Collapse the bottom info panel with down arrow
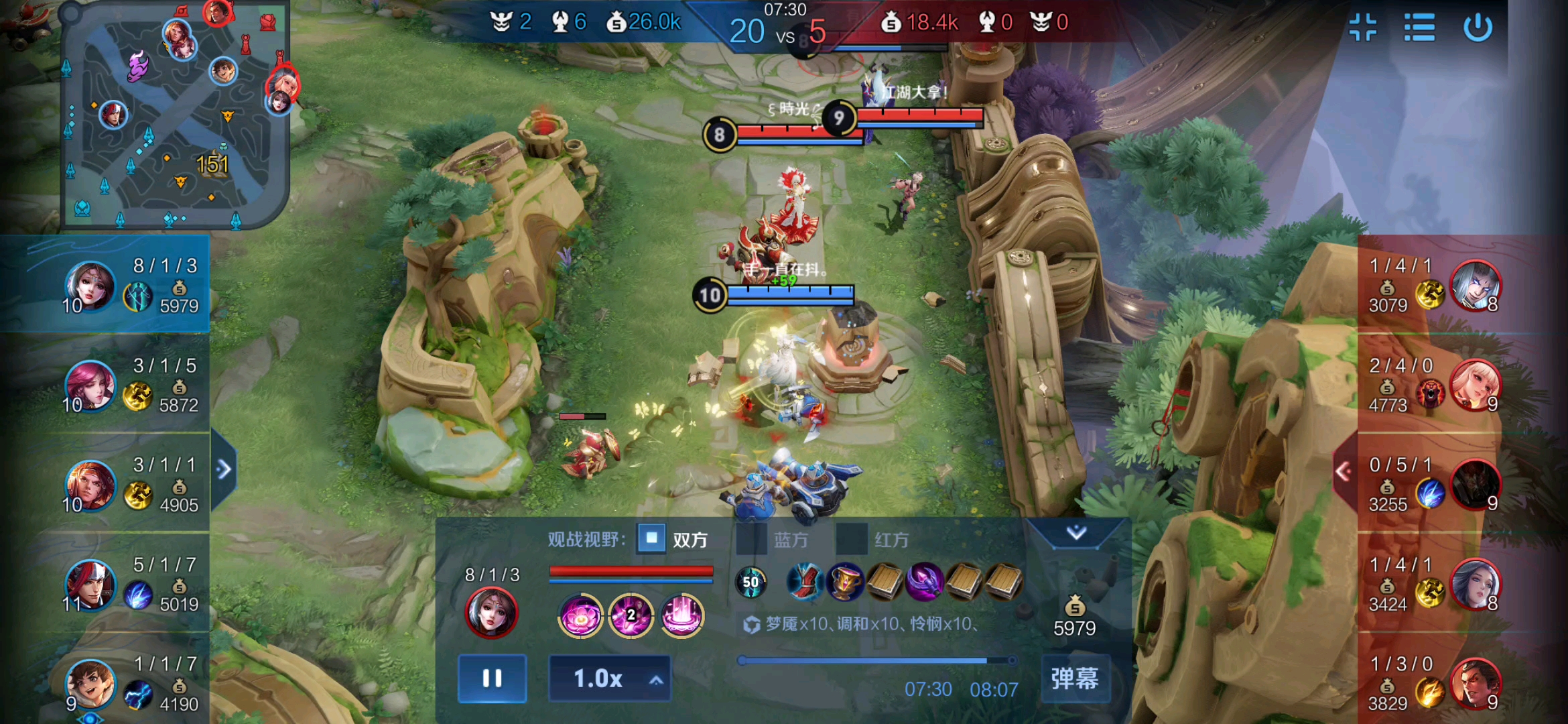The image size is (1568, 724). pos(1076,533)
